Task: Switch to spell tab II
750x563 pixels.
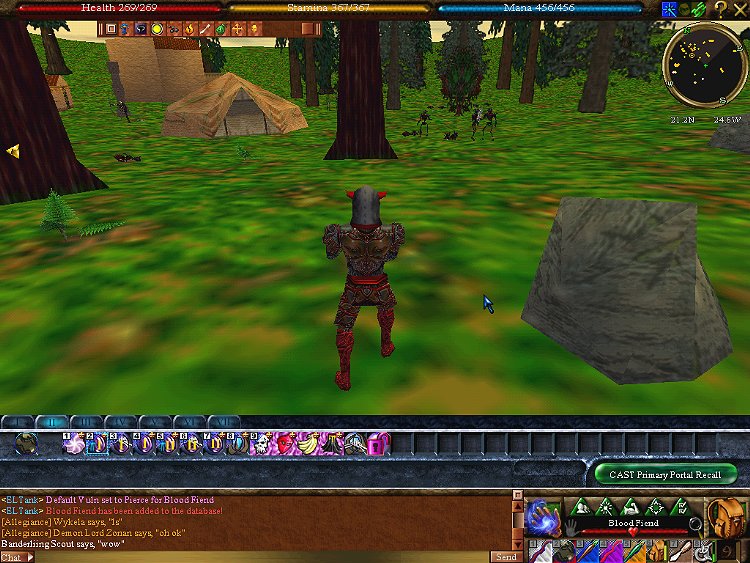Action: pos(52,422)
